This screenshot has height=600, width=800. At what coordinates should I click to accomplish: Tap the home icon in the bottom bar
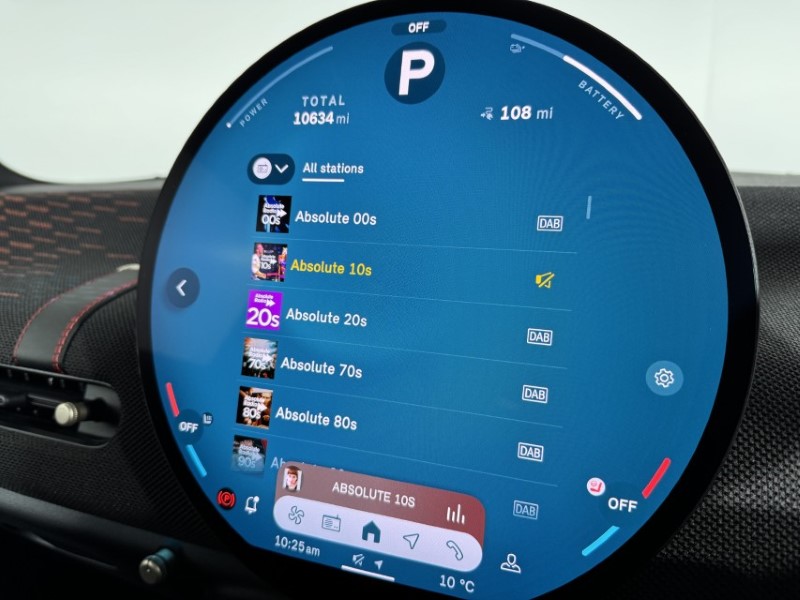pyautogui.click(x=370, y=532)
